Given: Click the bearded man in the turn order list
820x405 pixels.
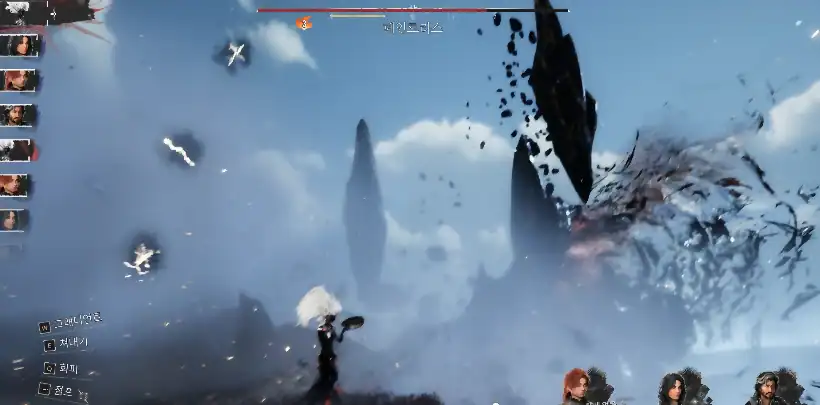Looking at the screenshot, I should (17, 115).
